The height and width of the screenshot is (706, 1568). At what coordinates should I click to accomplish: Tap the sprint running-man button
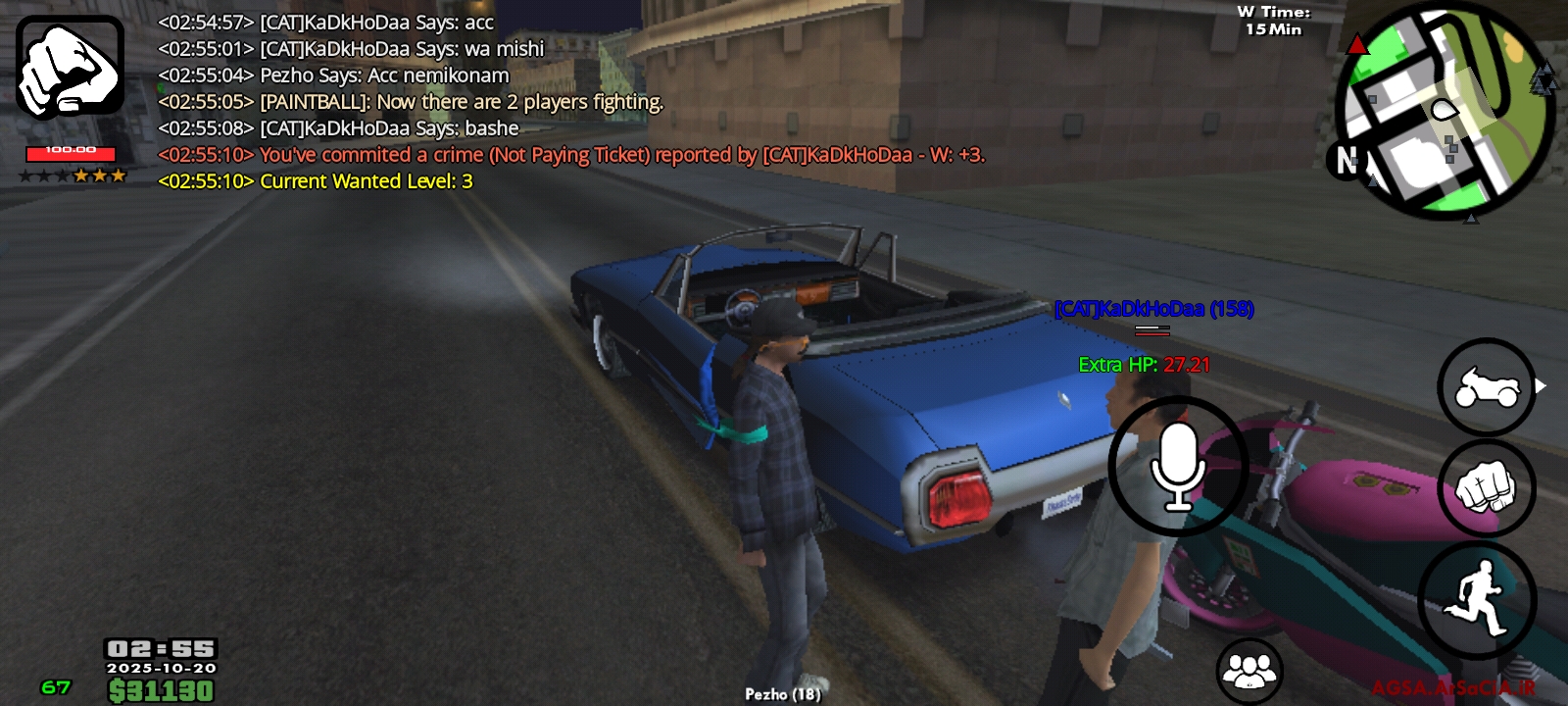(x=1477, y=597)
